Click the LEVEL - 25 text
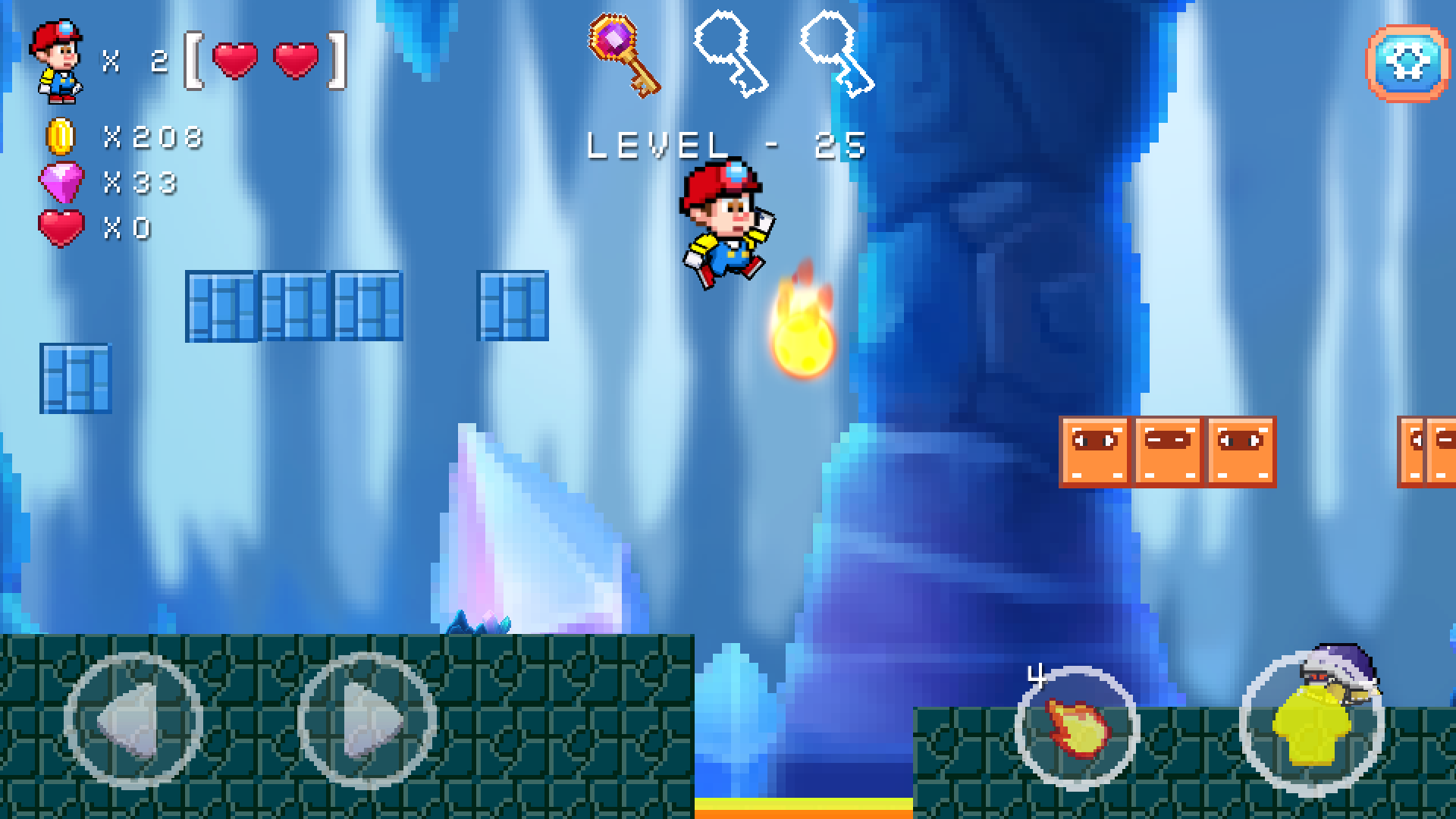Viewport: 1456px width, 819px height. tap(726, 144)
